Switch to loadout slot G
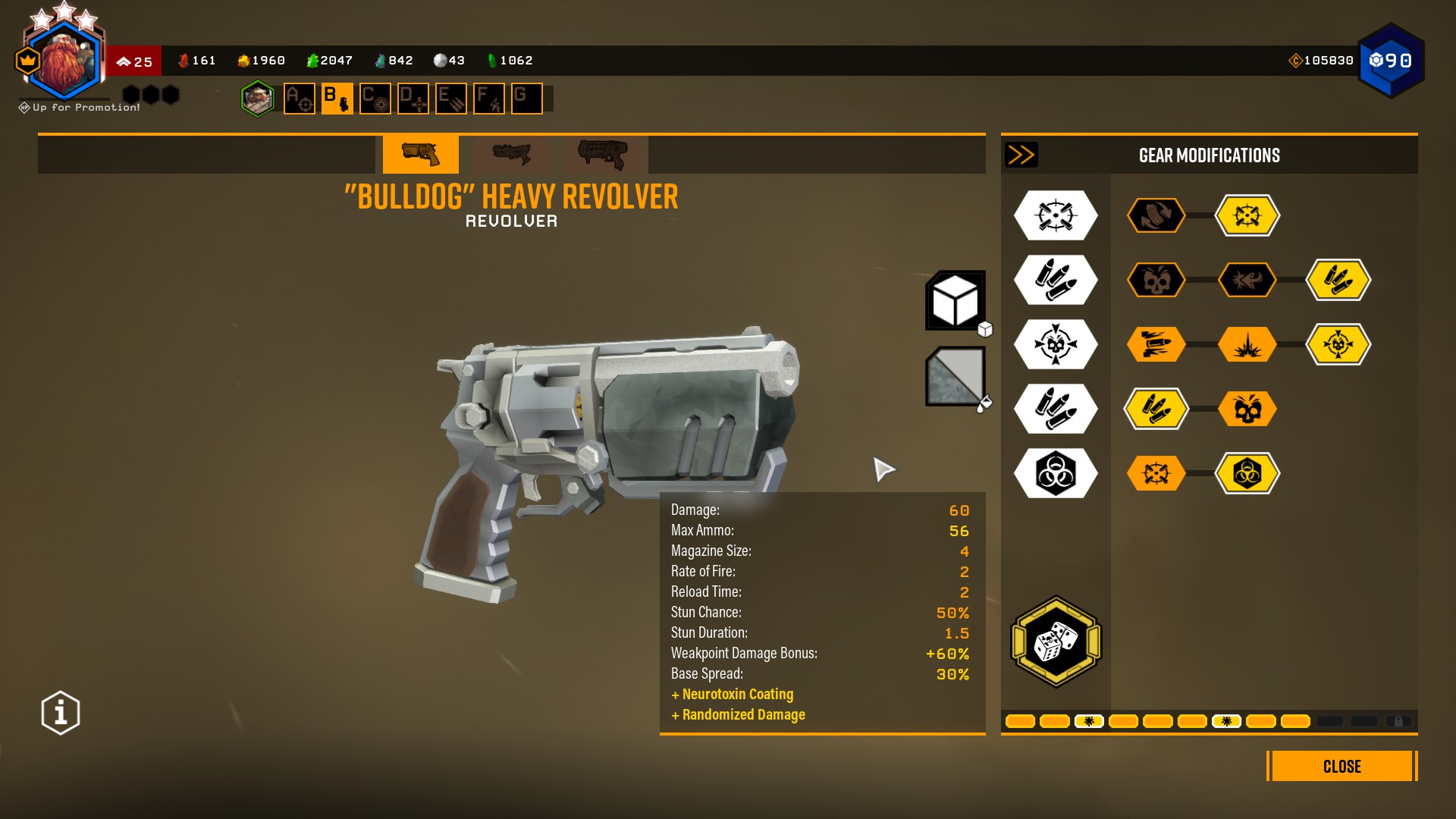Viewport: 1456px width, 819px height. tap(526, 99)
